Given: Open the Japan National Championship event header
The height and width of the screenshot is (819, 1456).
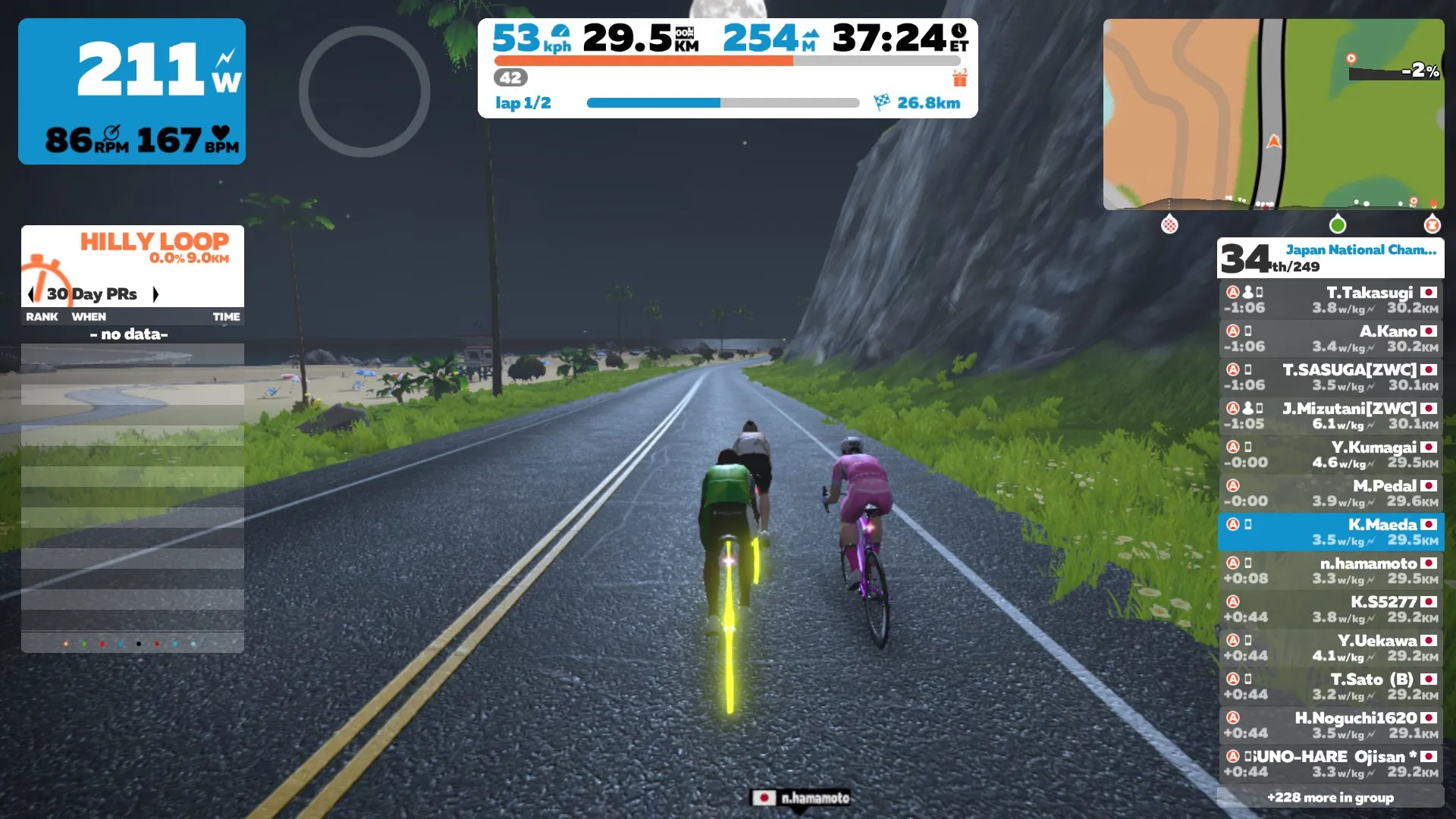Looking at the screenshot, I should (x=1330, y=258).
